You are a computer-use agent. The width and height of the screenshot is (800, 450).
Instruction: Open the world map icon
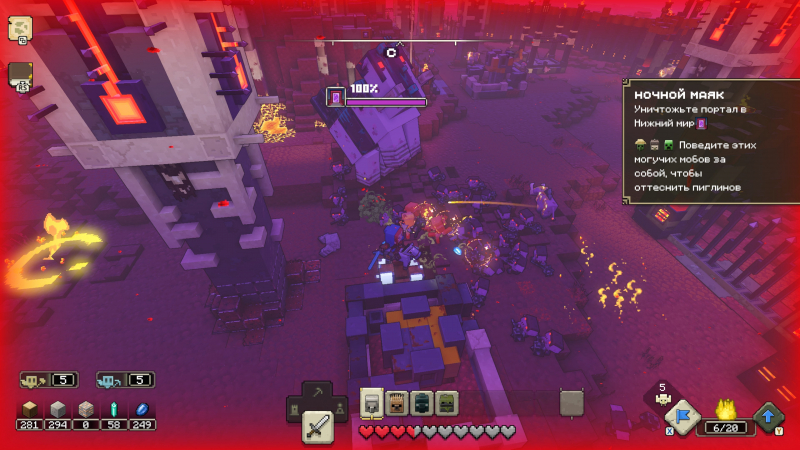click(19, 28)
